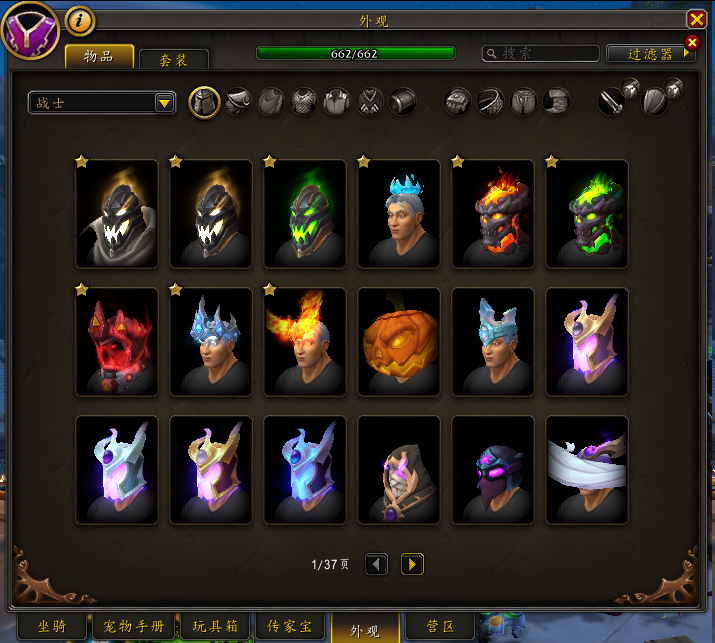Viewport: 715px width, 643px height.
Task: Select the blue flame crown appearance
Action: (x=399, y=213)
